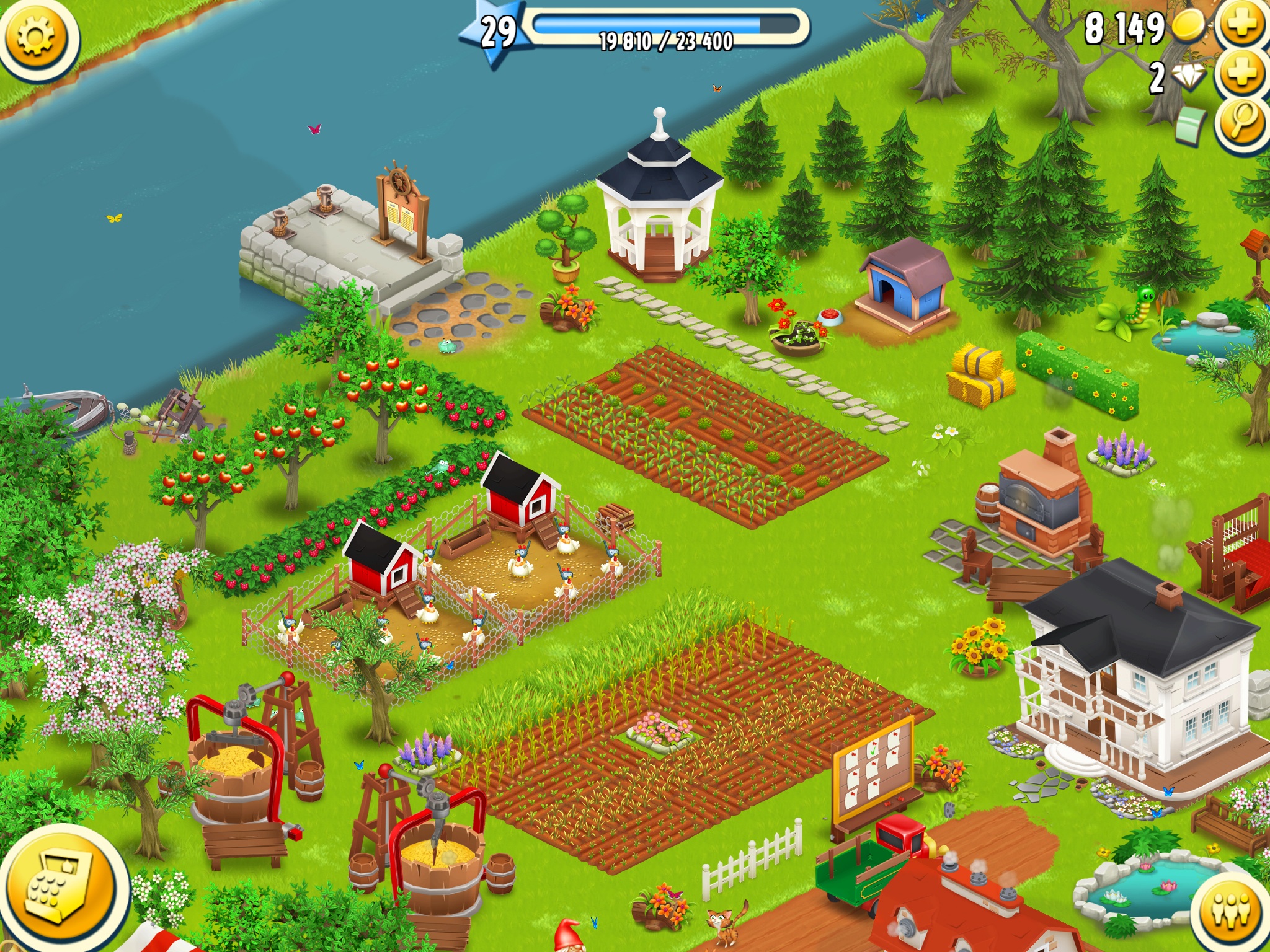Add coins with the plus button beside the coin count
Image resolution: width=1270 pixels, height=952 pixels.
1242,26
